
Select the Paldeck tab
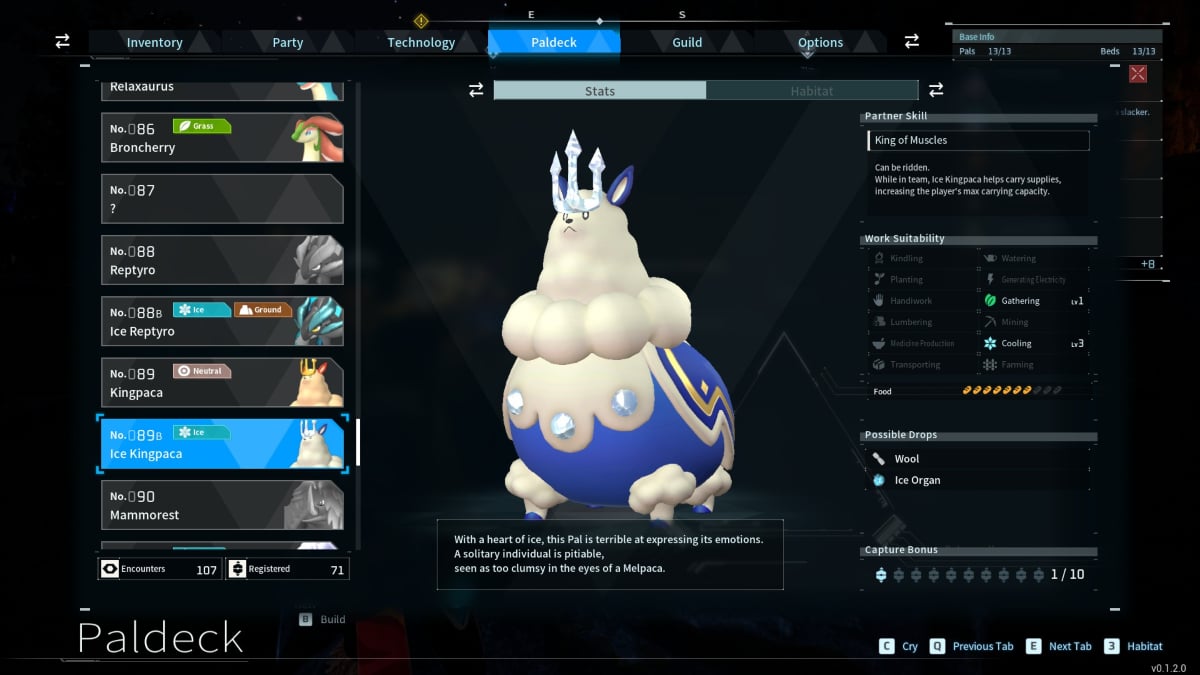(x=554, y=42)
